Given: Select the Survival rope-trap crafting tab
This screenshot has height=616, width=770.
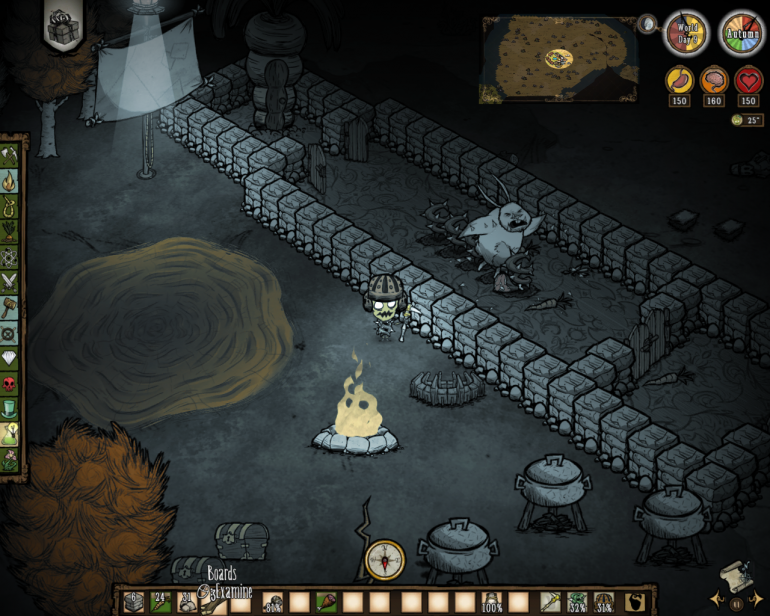Looking at the screenshot, I should pos(11,206).
